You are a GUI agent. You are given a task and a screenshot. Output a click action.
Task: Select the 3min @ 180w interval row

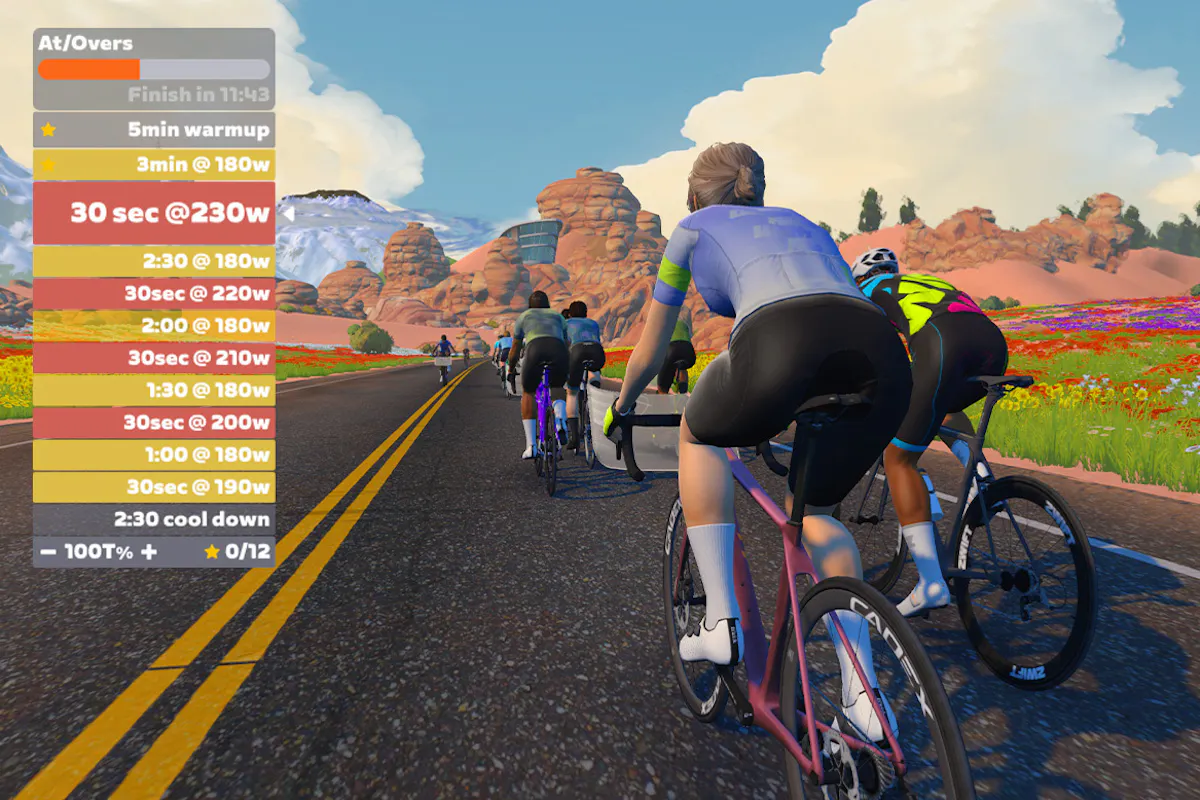pyautogui.click(x=154, y=165)
